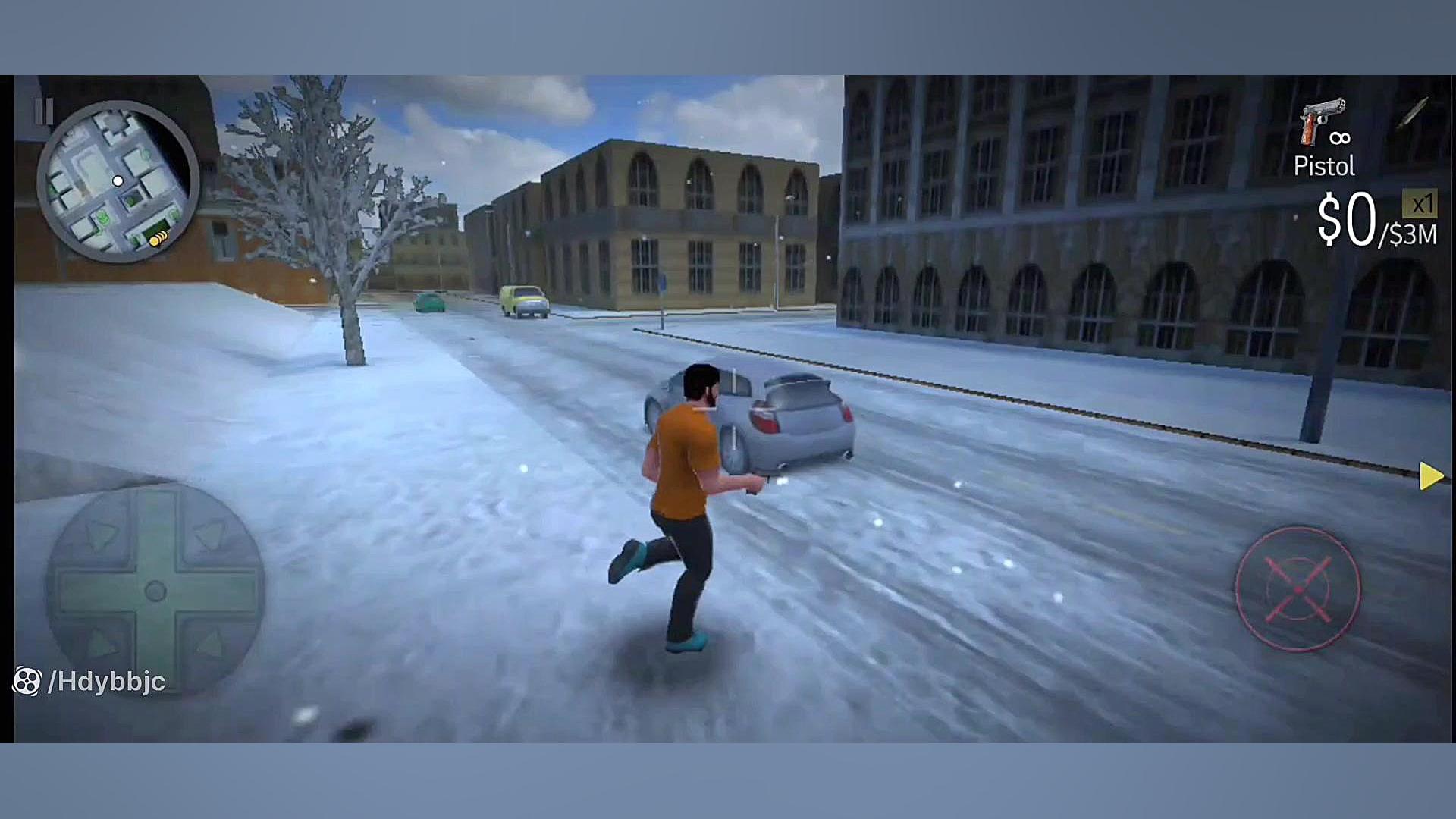Tap the virtual movement joystick pad
The image size is (1456, 819).
coord(155,591)
